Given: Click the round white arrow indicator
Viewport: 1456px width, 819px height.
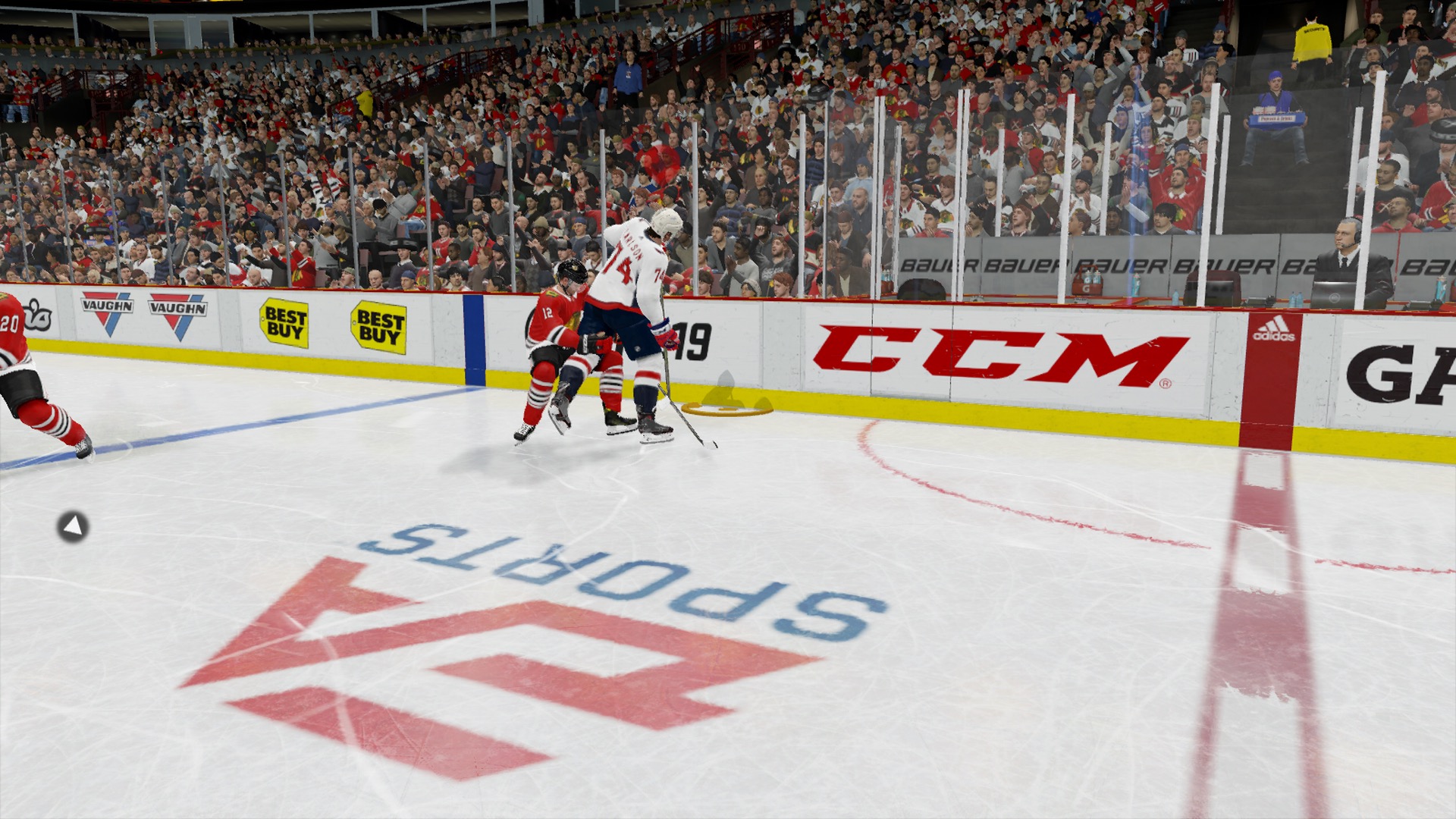Looking at the screenshot, I should tap(73, 526).
